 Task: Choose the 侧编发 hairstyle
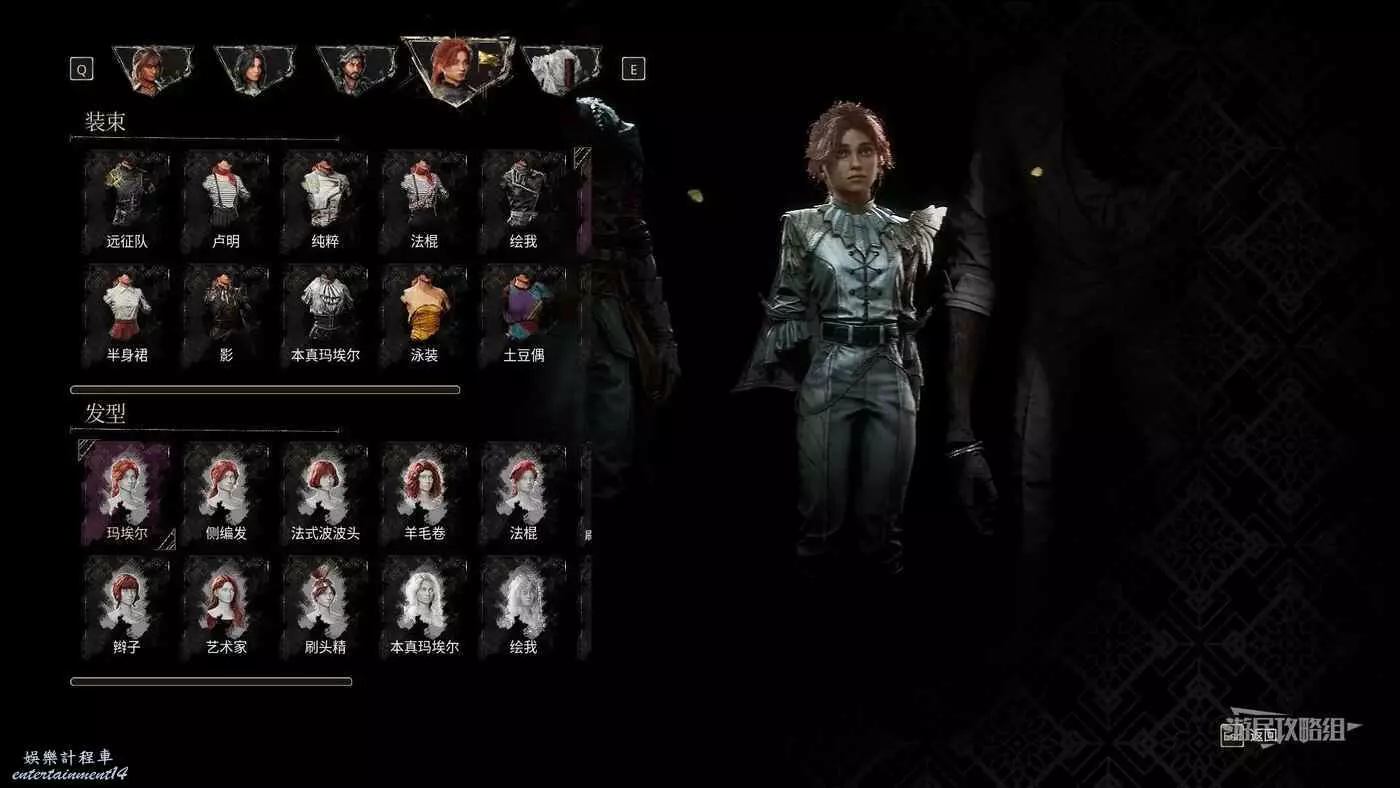[x=226, y=493]
